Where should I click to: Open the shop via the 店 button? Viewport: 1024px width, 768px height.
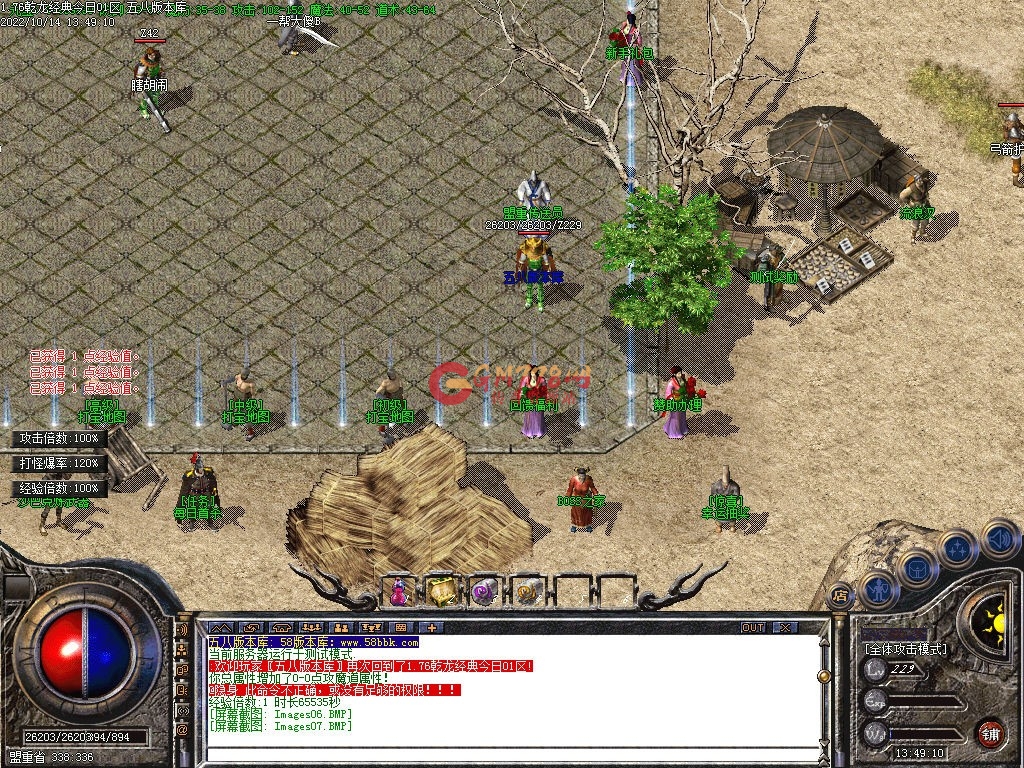(x=840, y=594)
